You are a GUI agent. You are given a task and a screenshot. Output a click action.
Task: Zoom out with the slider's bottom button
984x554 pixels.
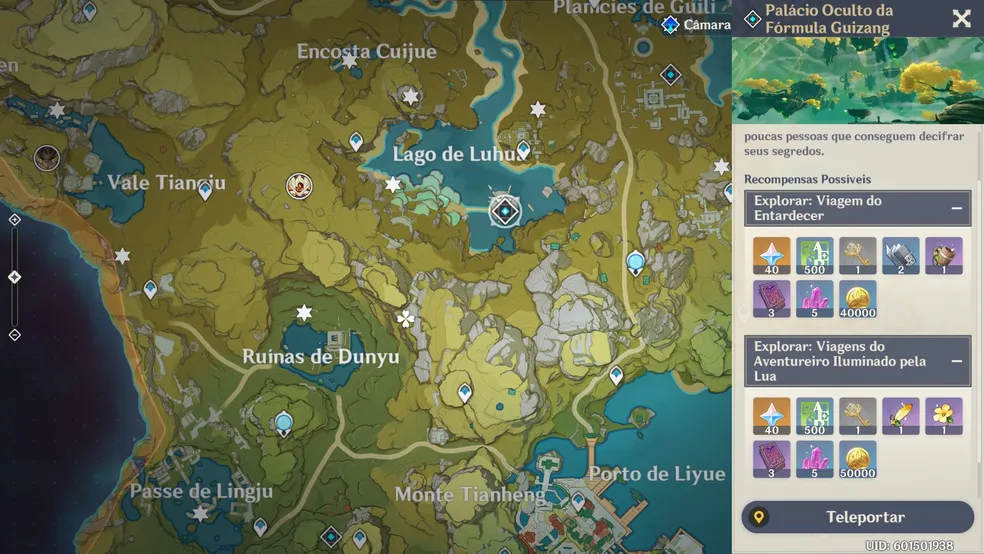click(x=14, y=334)
